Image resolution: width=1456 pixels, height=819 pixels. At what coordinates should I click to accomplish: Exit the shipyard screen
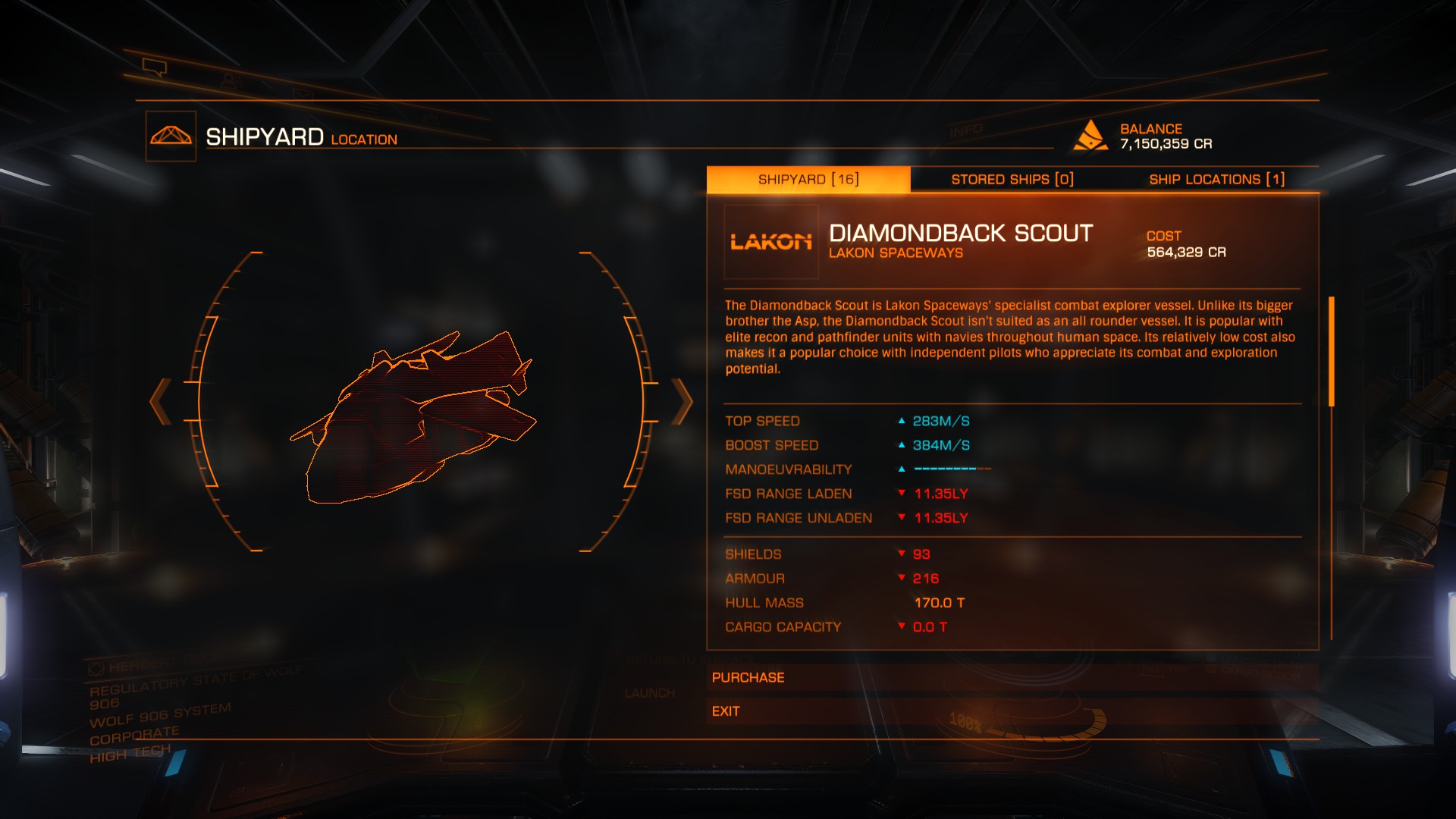pos(1012,711)
